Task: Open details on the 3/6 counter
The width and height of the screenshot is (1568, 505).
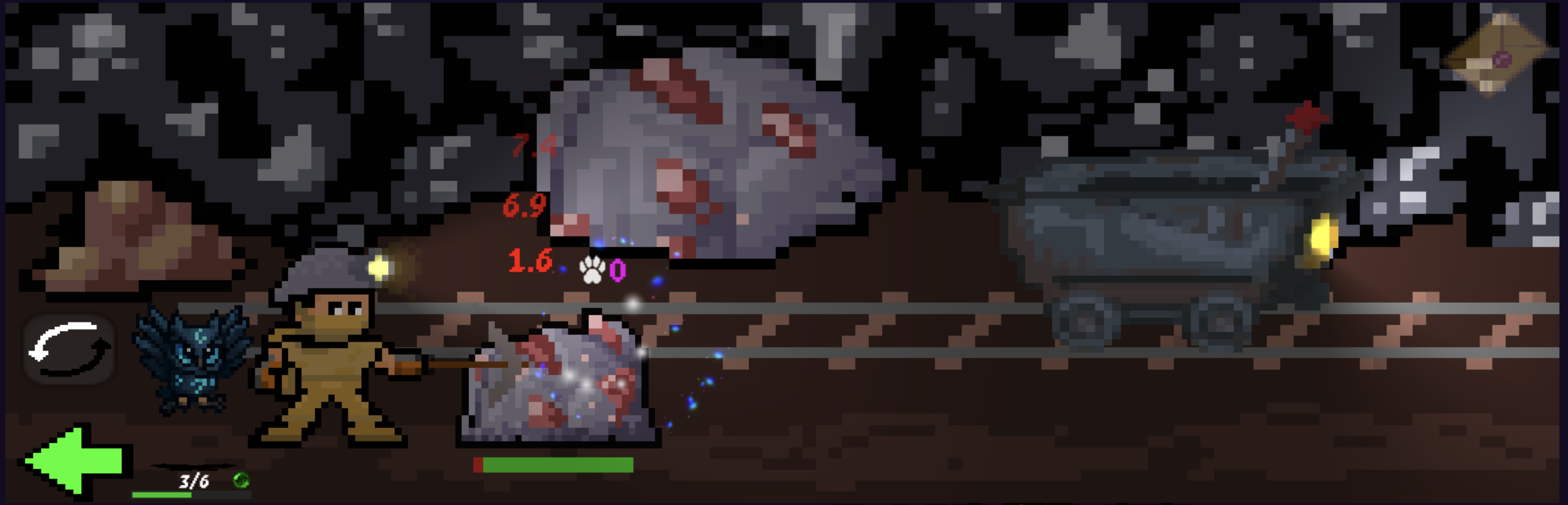Action: (x=194, y=482)
